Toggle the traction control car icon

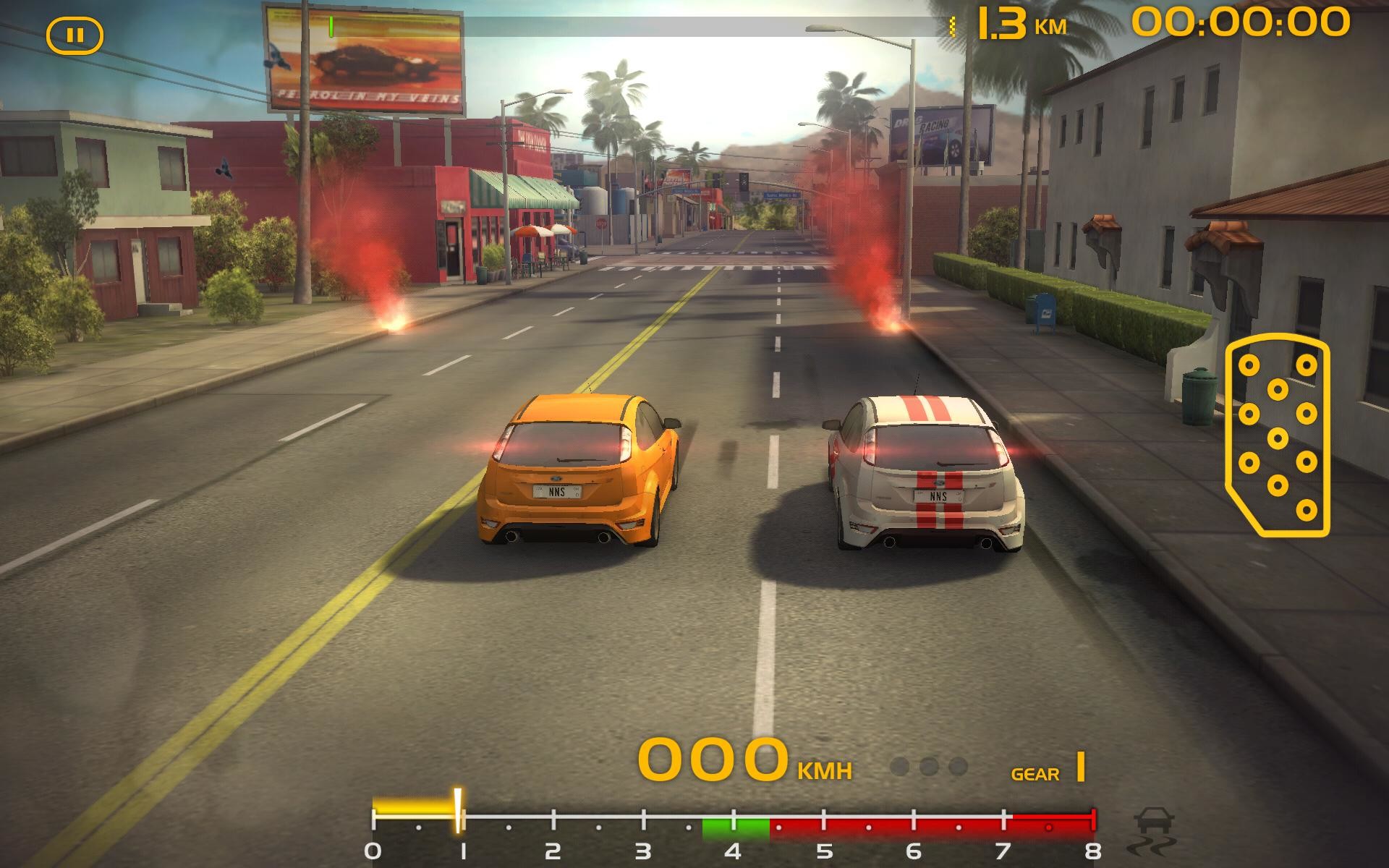1155,833
